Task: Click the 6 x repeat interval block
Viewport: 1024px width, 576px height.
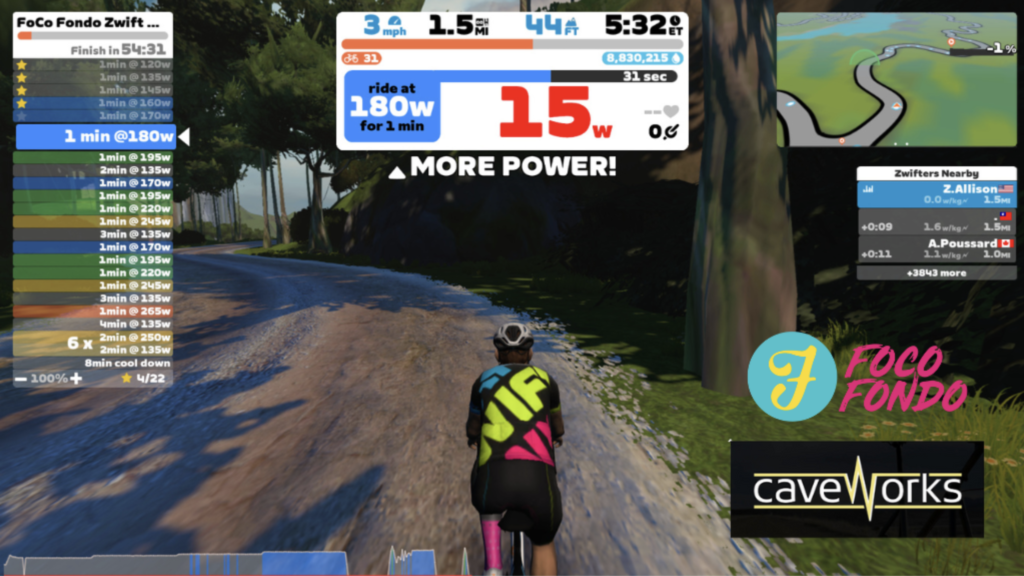Action: click(x=93, y=343)
